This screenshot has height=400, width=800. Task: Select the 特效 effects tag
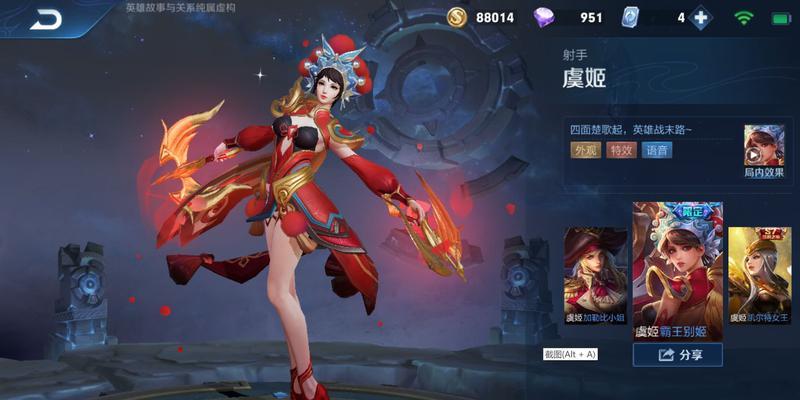[x=621, y=150]
